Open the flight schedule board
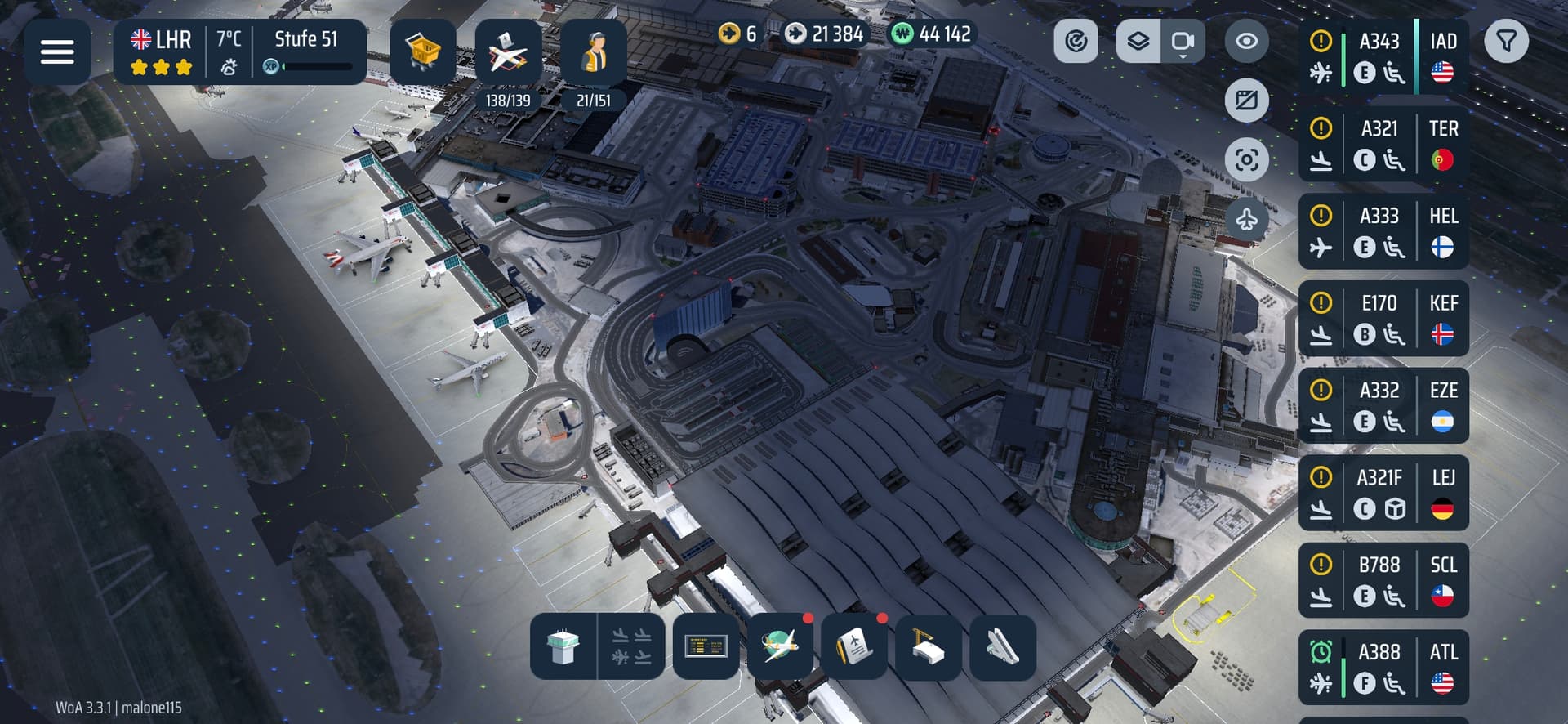The image size is (1568, 724). (706, 647)
